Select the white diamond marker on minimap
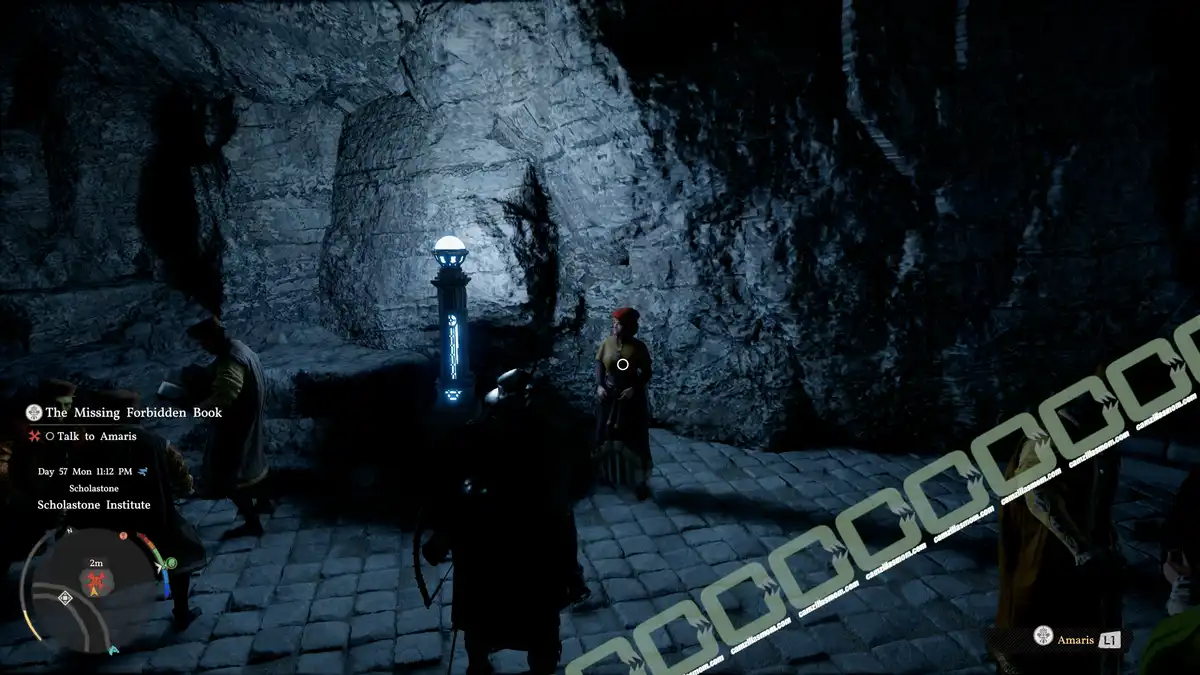 (x=65, y=597)
